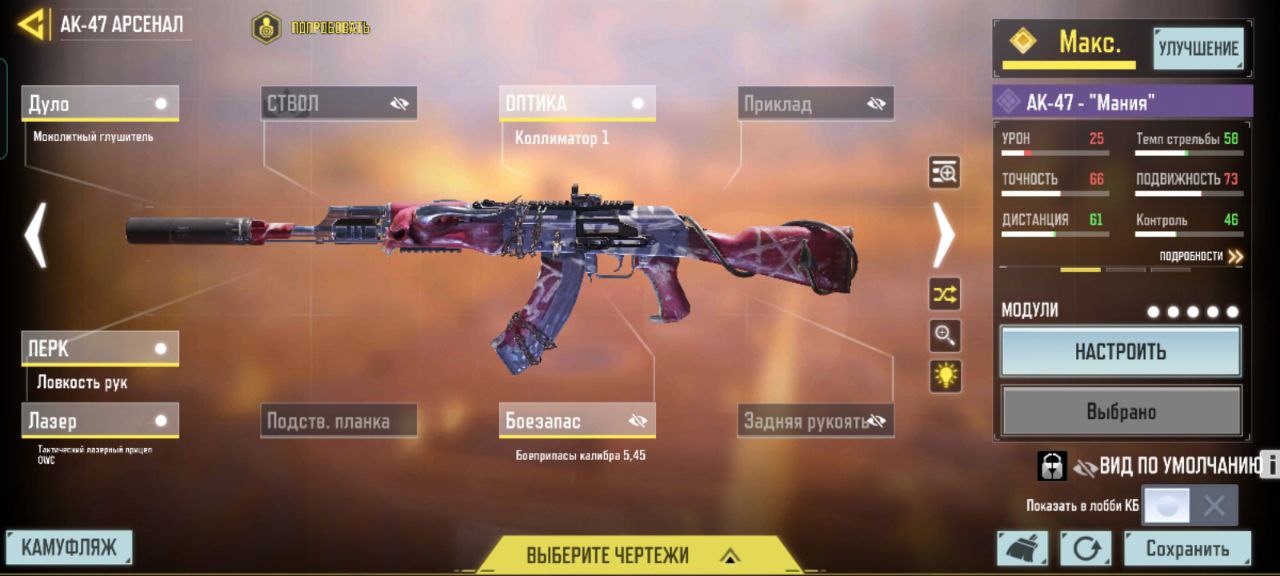Click the Настроить customize button

pyautogui.click(x=1120, y=352)
